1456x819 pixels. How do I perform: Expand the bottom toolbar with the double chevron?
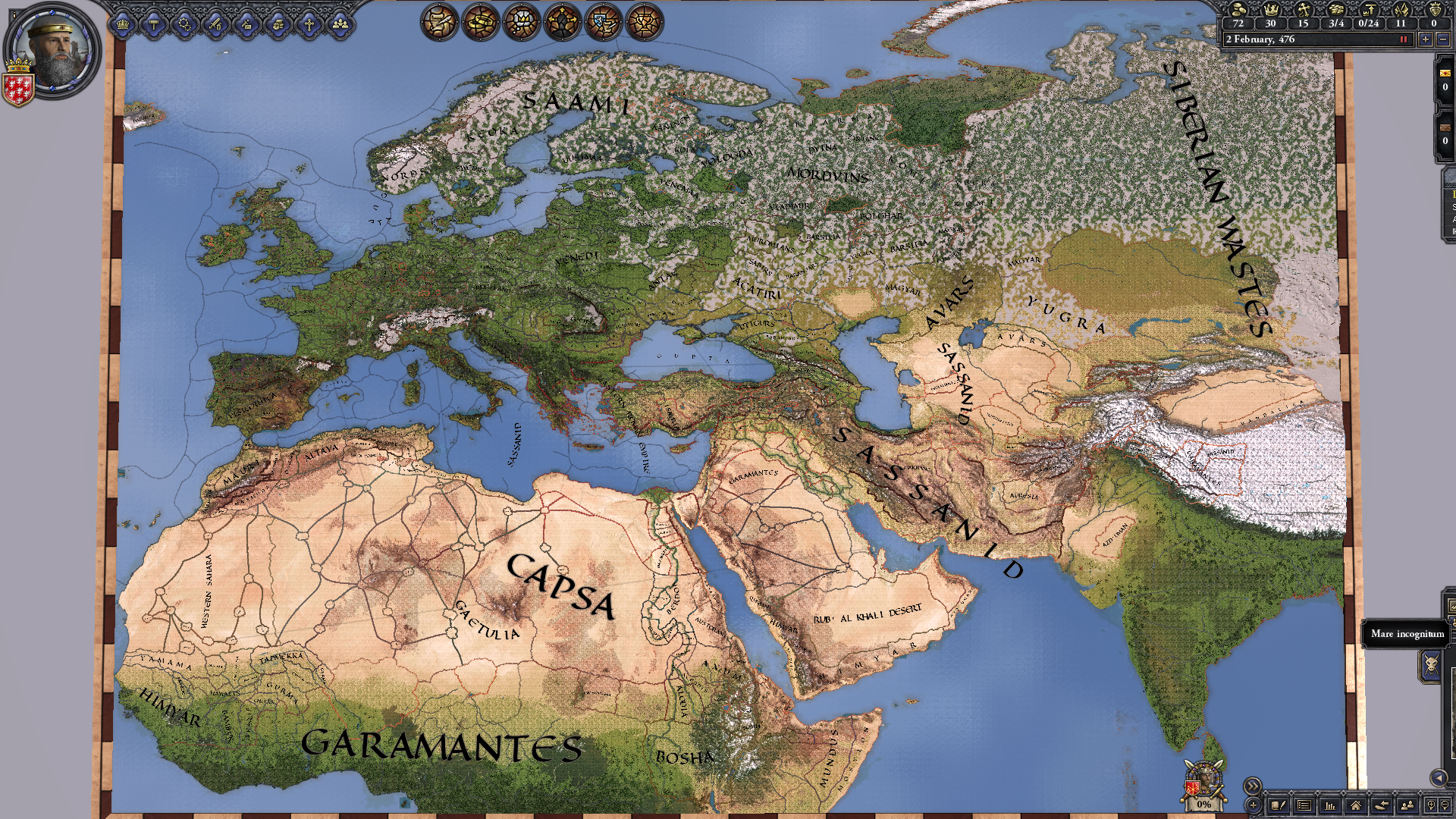coord(1252,785)
